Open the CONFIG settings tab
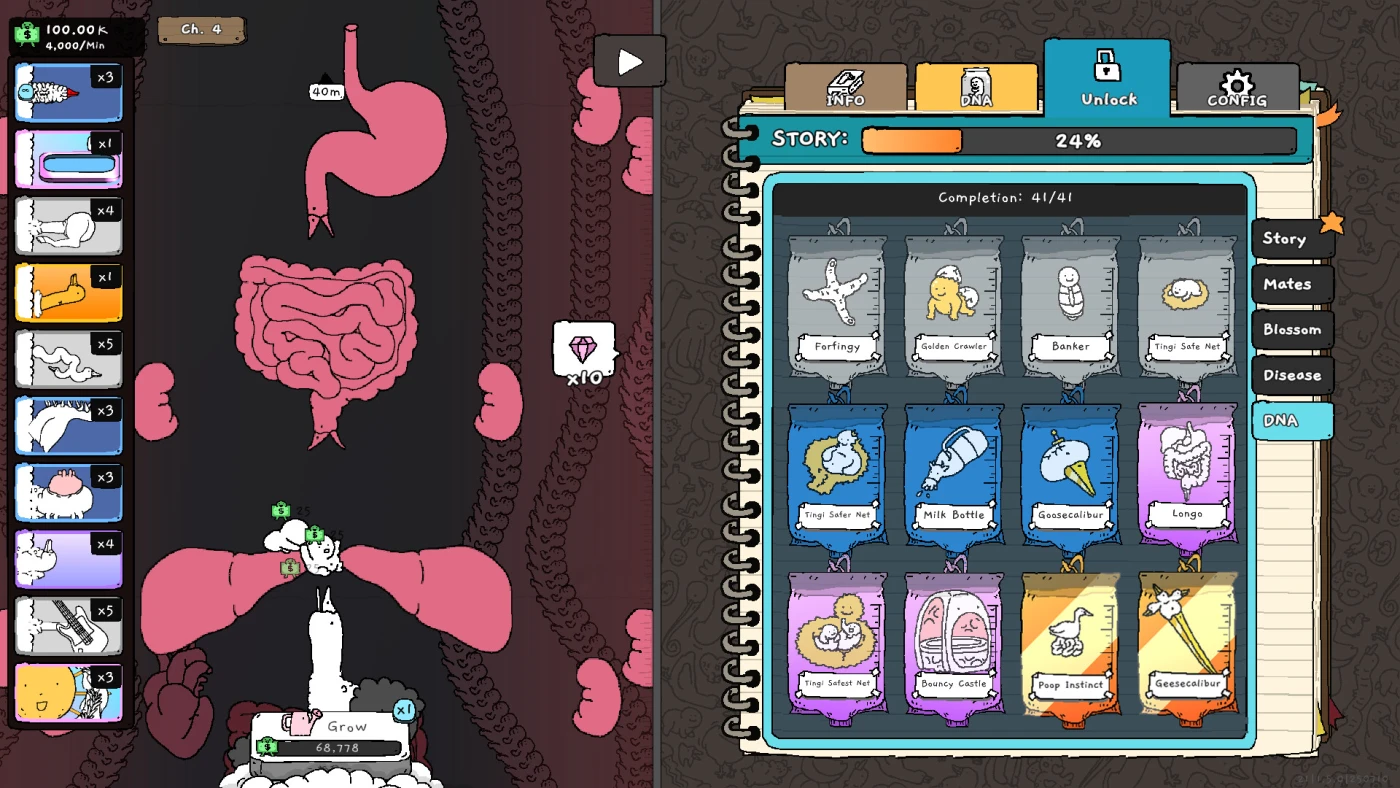This screenshot has height=788, width=1400. pos(1237,88)
